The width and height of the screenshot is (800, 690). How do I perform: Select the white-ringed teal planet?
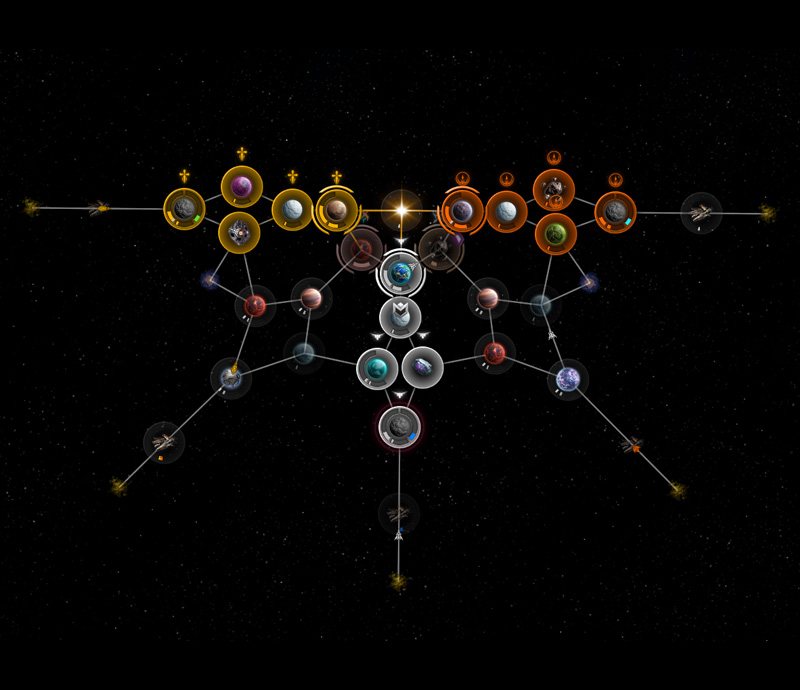377,368
